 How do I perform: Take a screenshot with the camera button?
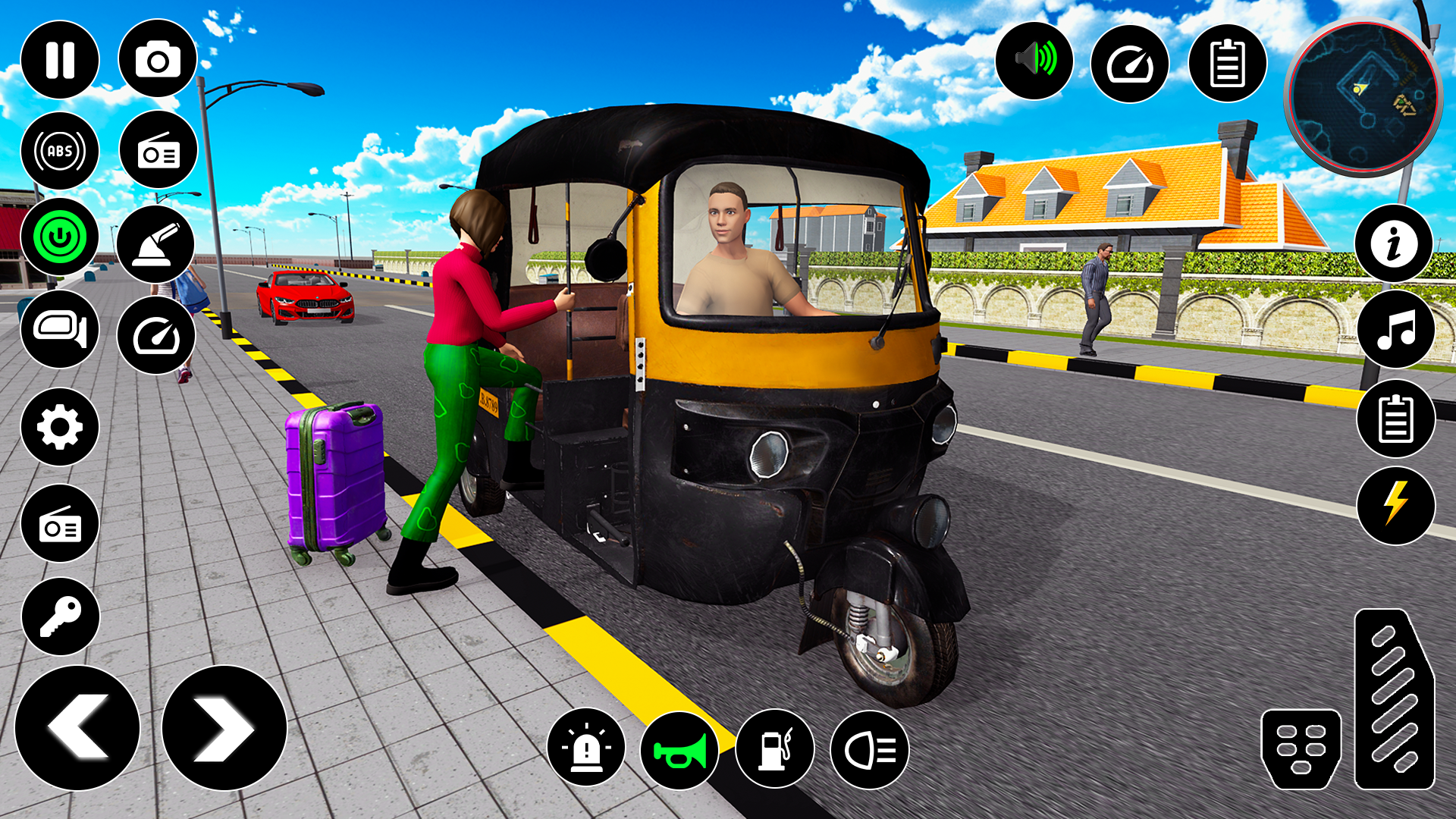coord(158,60)
